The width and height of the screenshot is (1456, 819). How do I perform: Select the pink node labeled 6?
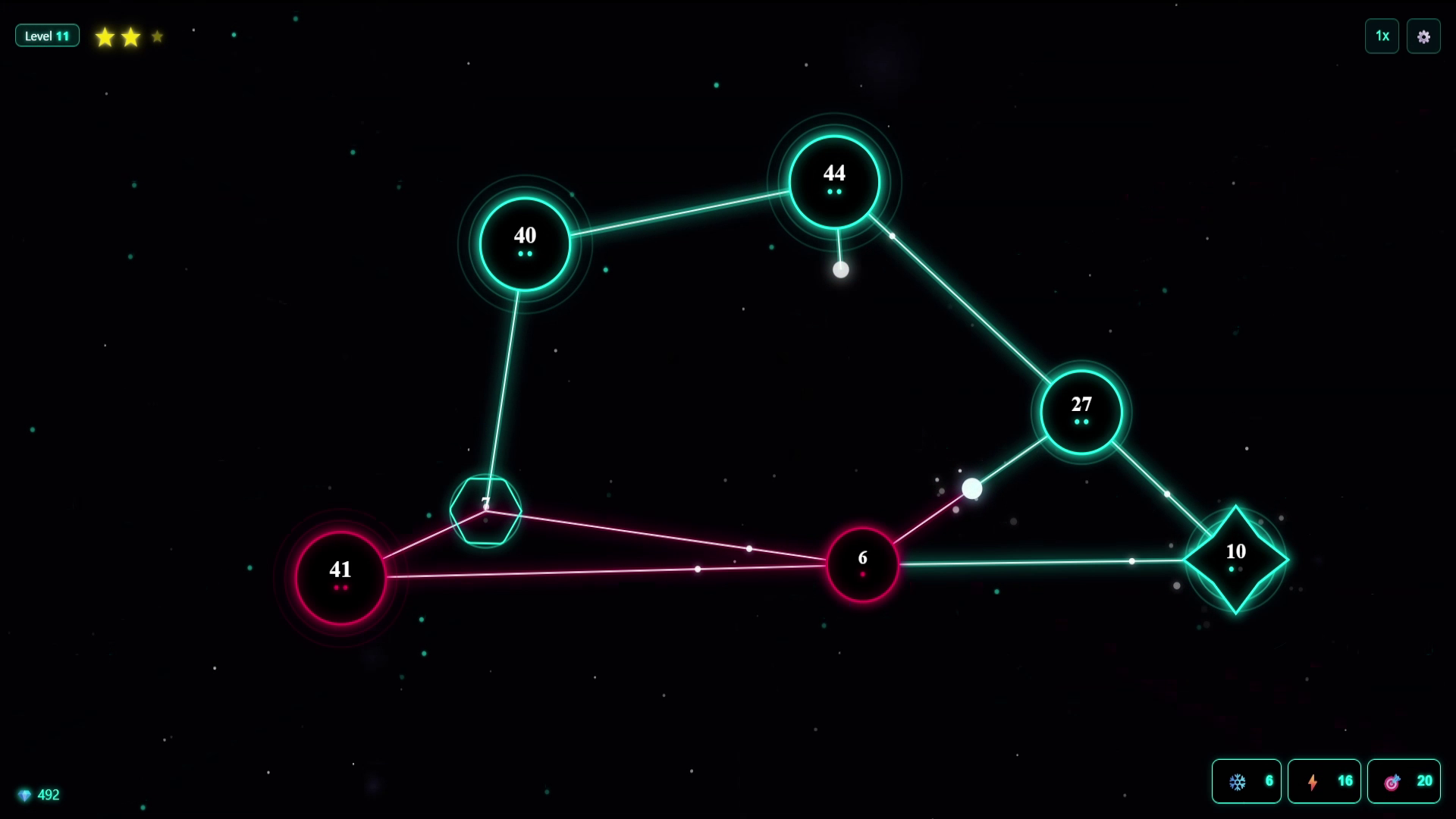(862, 561)
